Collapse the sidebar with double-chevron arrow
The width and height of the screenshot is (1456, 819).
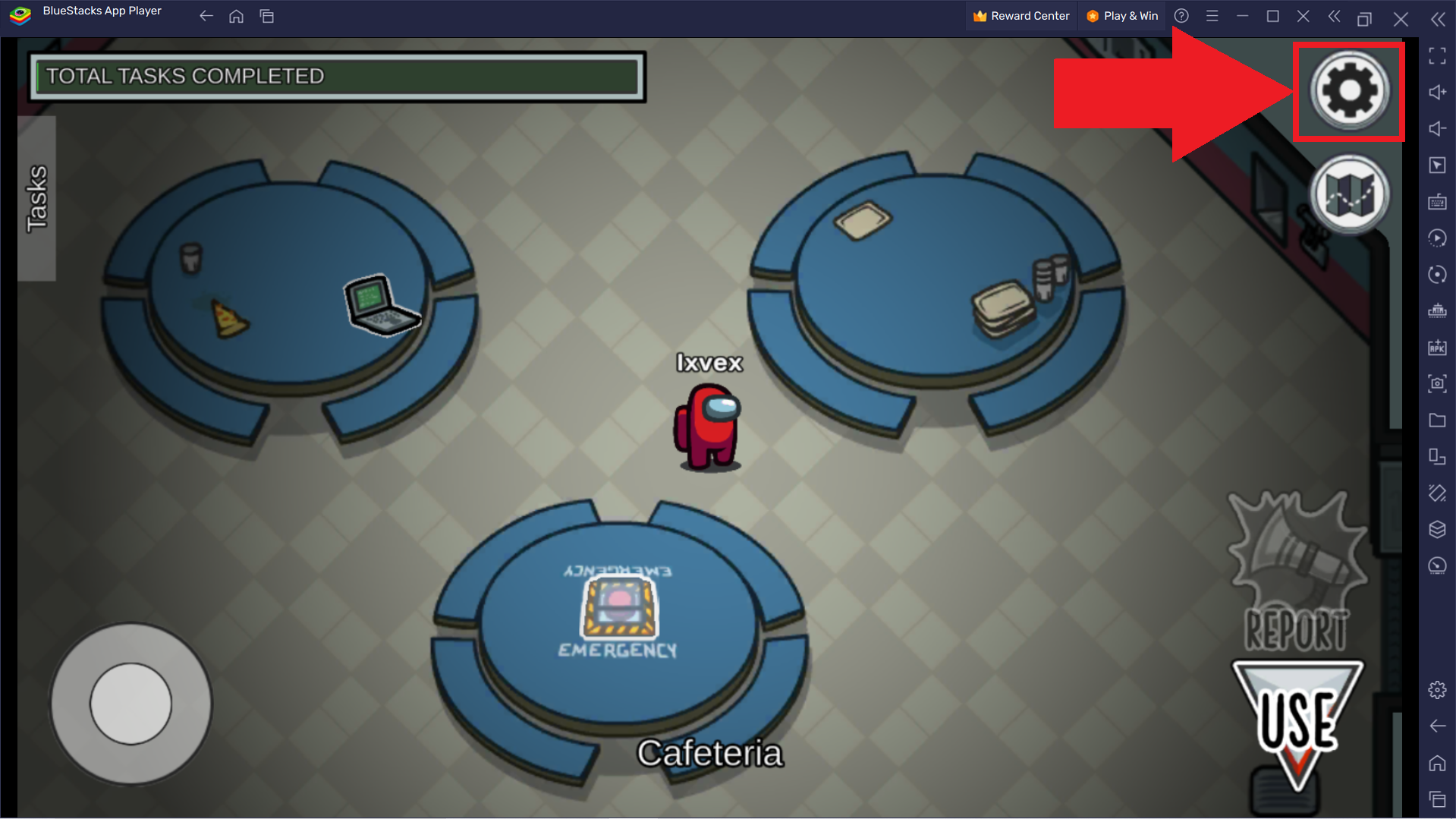coord(1438,20)
